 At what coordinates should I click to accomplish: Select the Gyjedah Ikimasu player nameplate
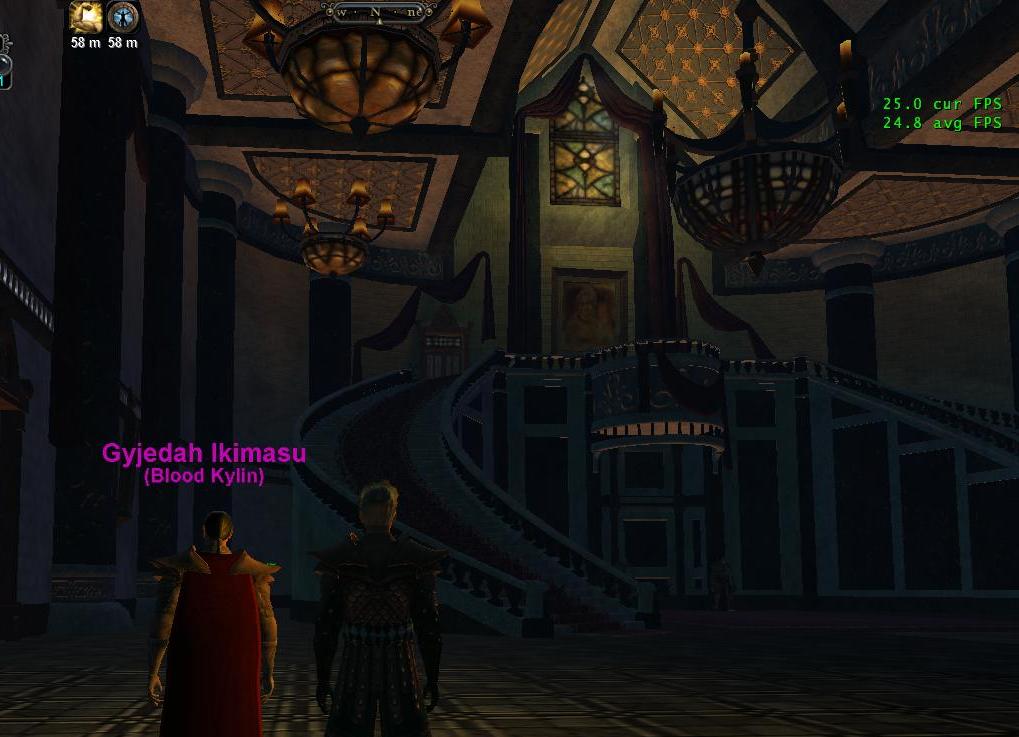204,453
